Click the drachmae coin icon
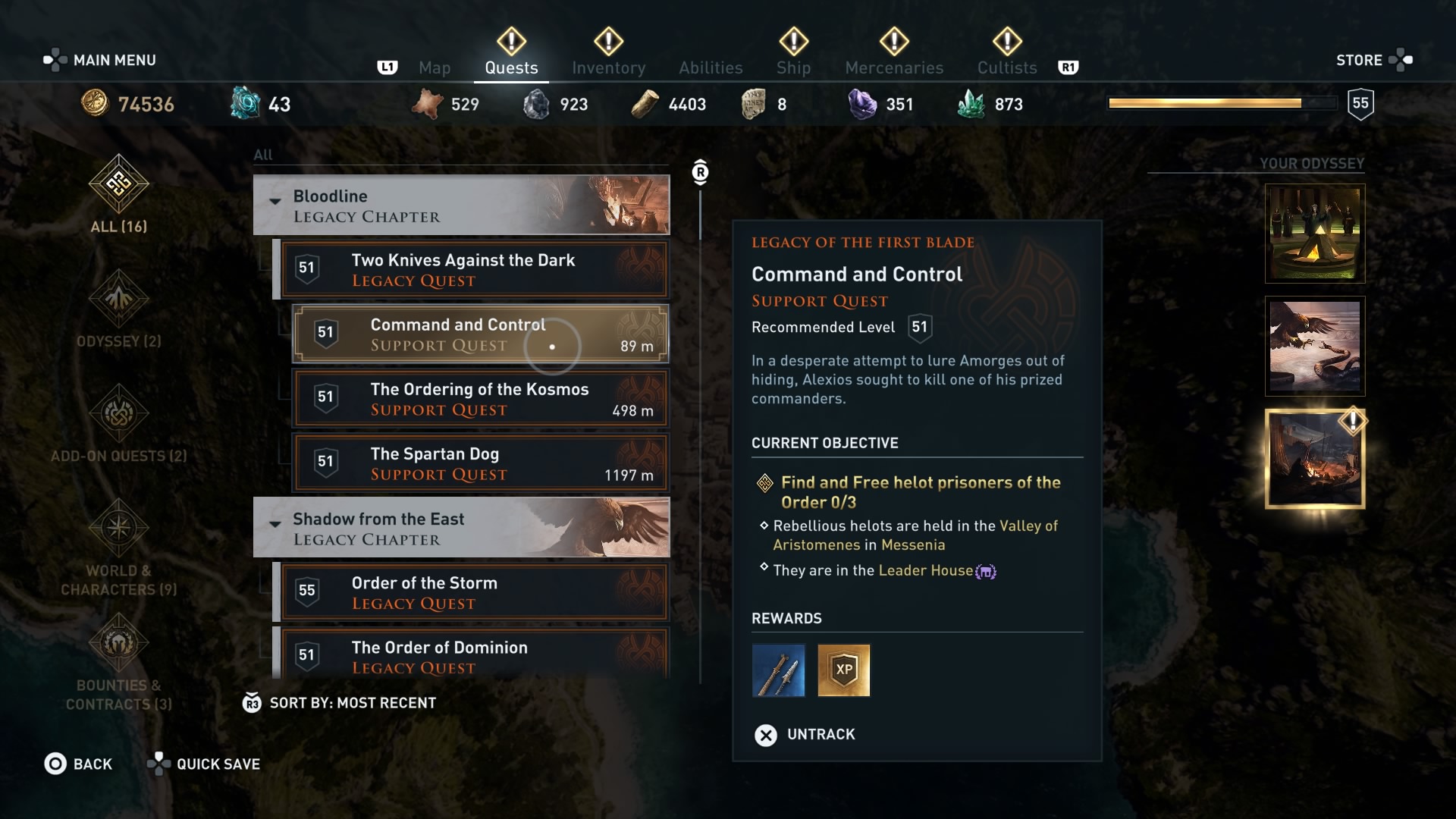1456x819 pixels. 95,103
